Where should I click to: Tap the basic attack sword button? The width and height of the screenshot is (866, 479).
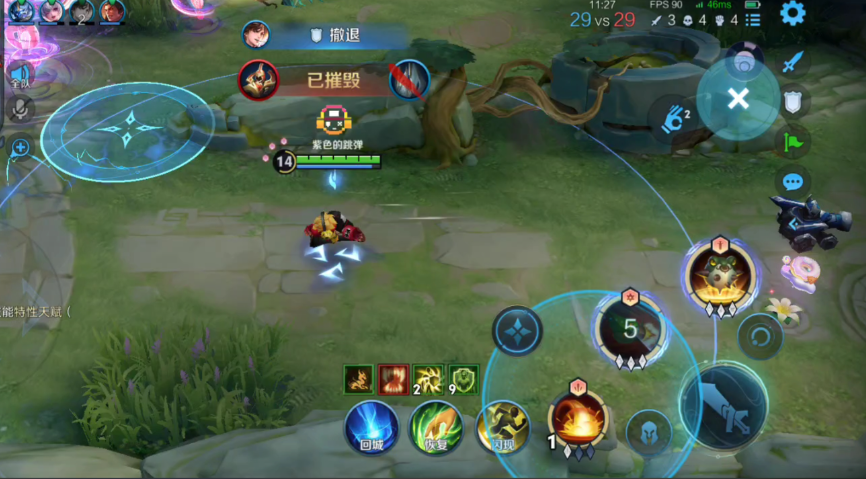[723, 406]
